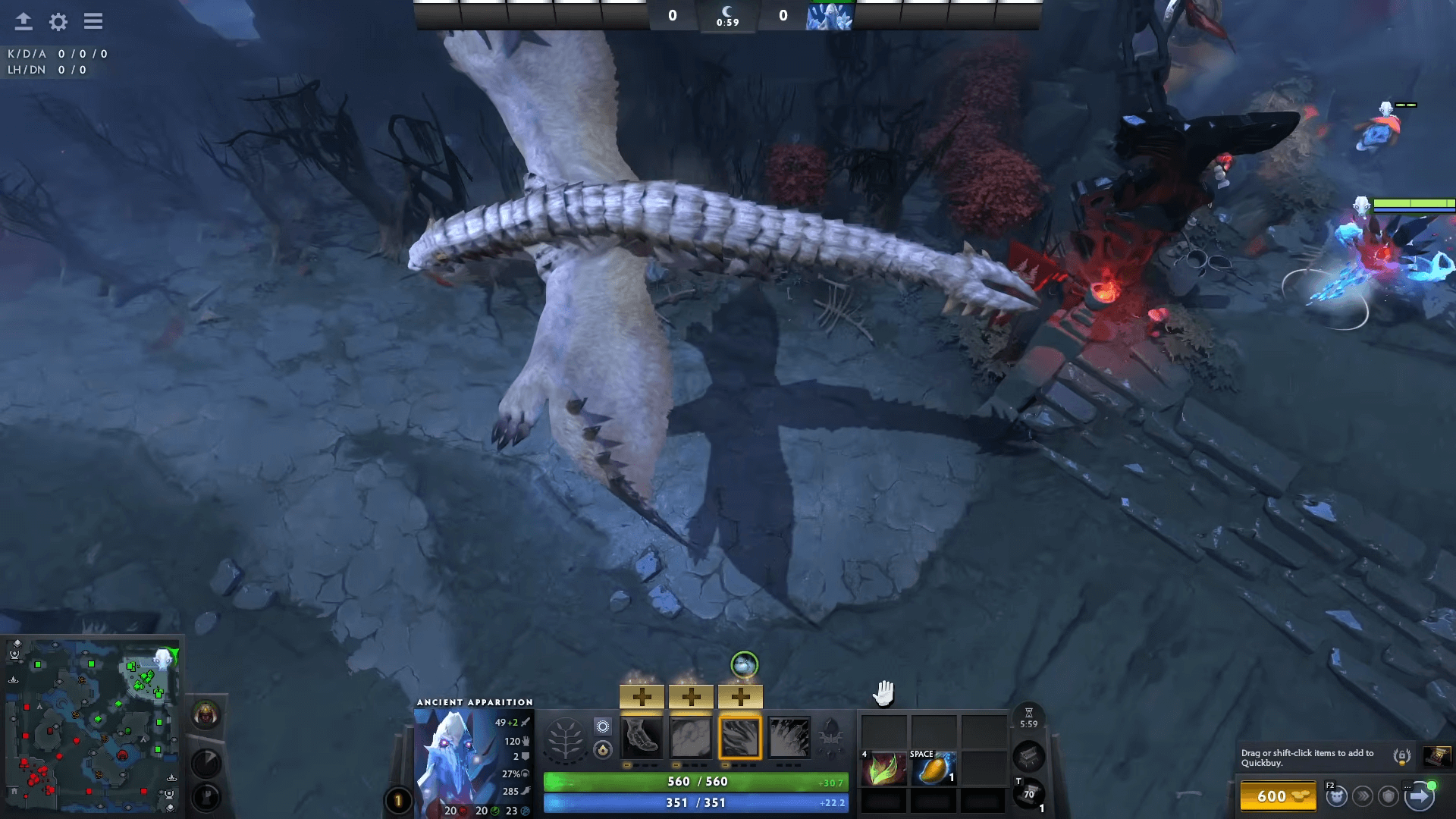Viewport: 1456px width, 819px height.
Task: Open the shop via the gold button
Action: point(1279,796)
